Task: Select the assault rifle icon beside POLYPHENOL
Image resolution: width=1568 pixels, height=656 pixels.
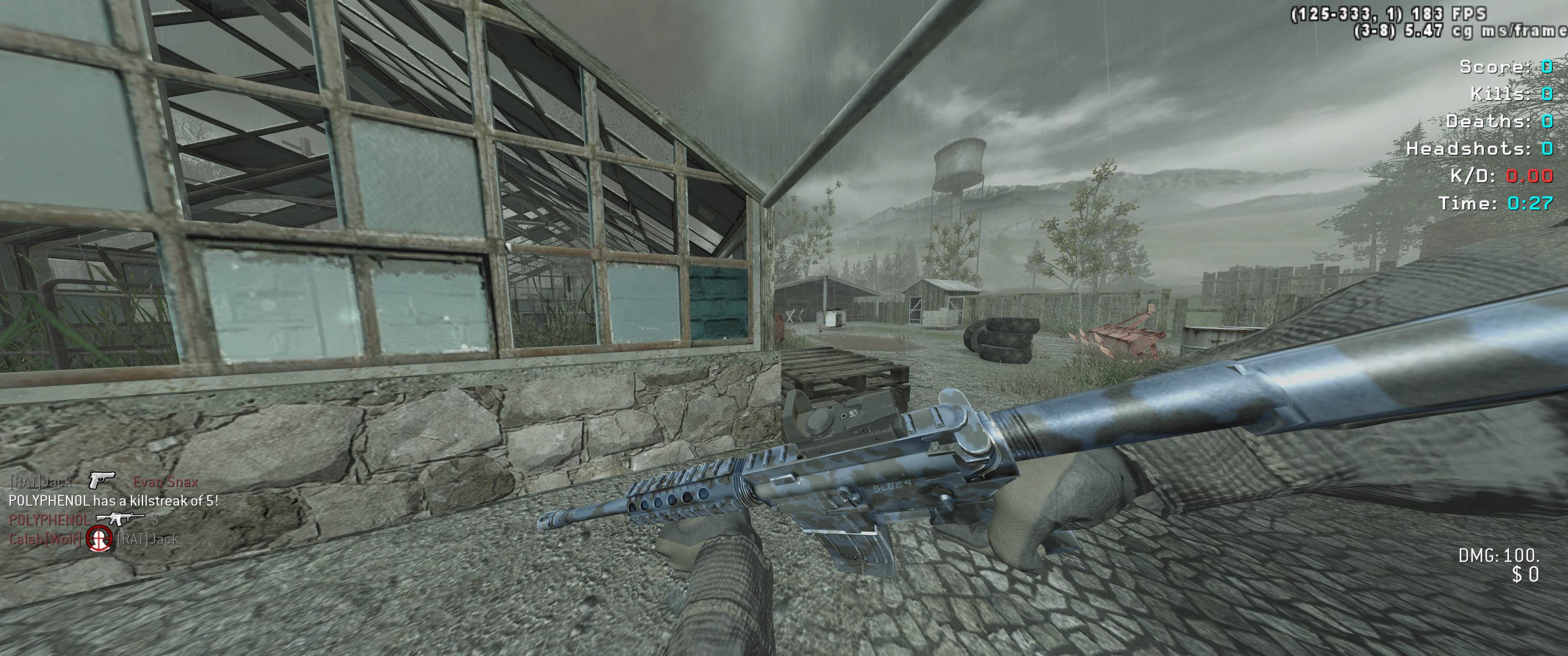Action: [120, 519]
